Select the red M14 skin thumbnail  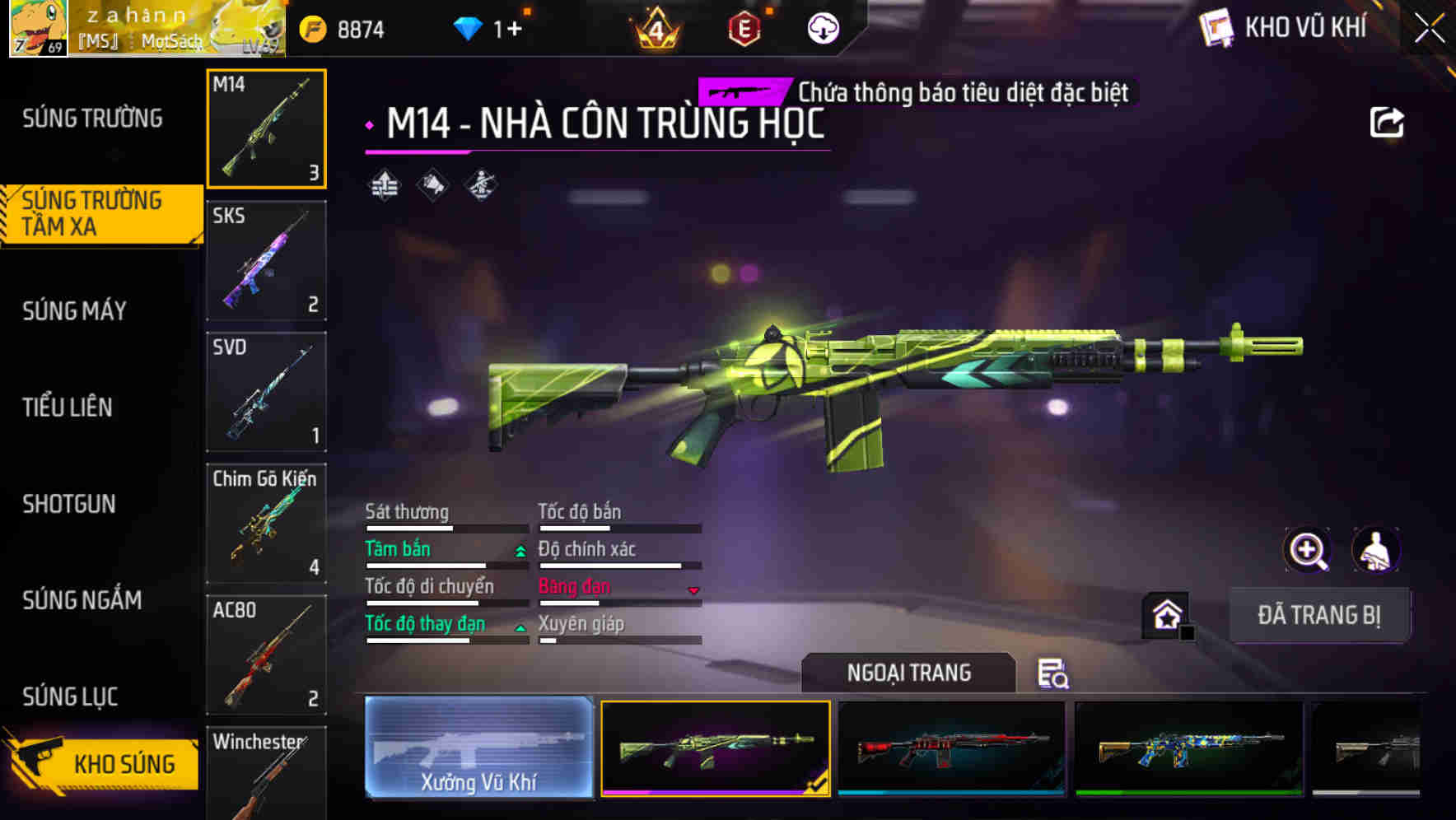coord(951,749)
